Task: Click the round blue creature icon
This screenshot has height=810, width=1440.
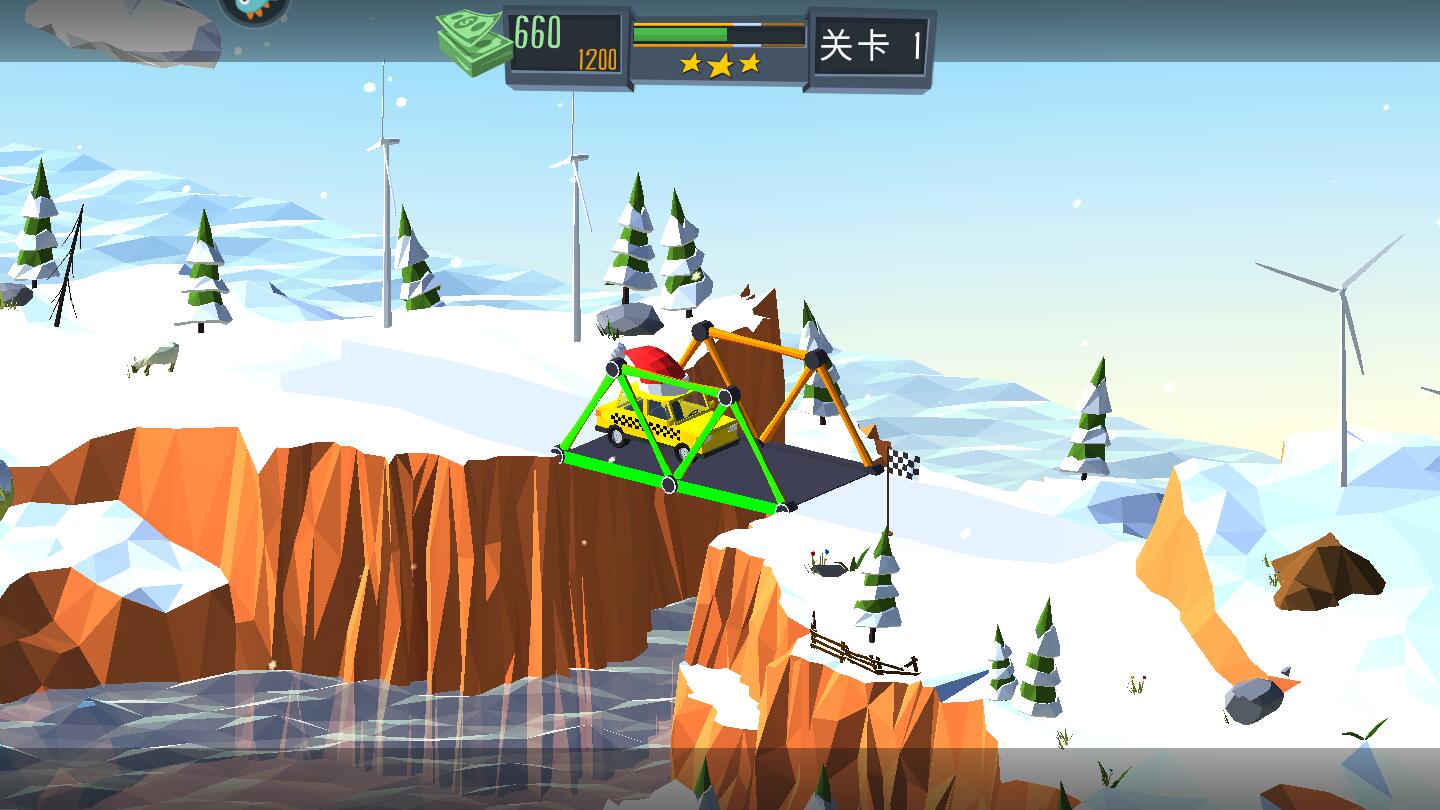Action: (255, 8)
